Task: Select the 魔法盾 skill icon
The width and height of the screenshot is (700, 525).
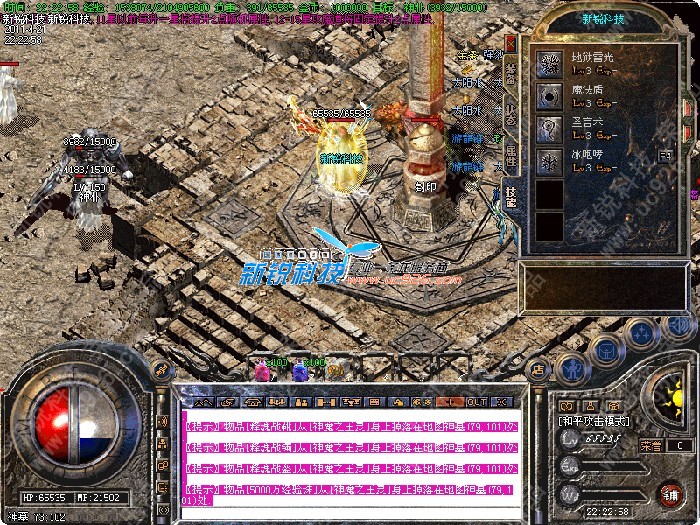Action: [548, 97]
